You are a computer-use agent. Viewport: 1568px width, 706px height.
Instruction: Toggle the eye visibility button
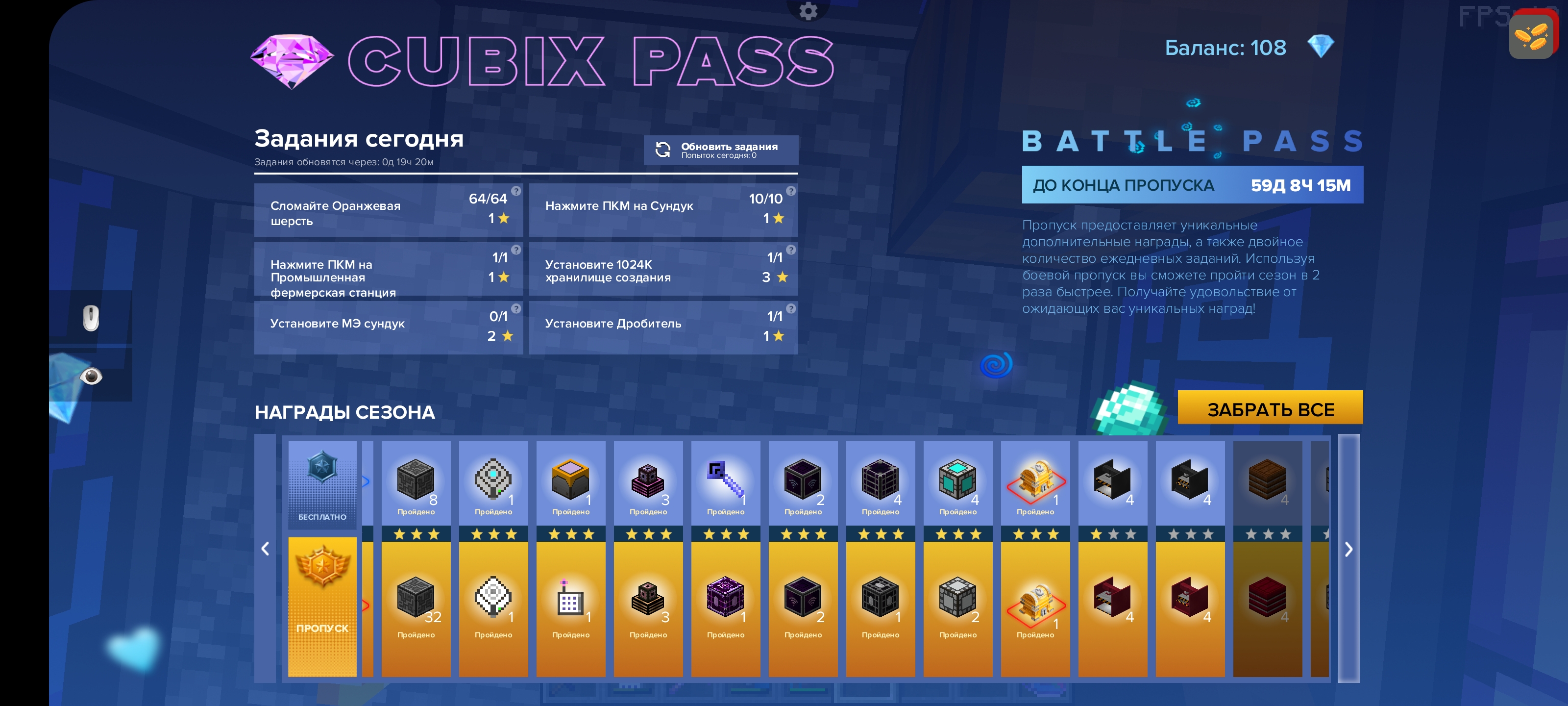91,376
